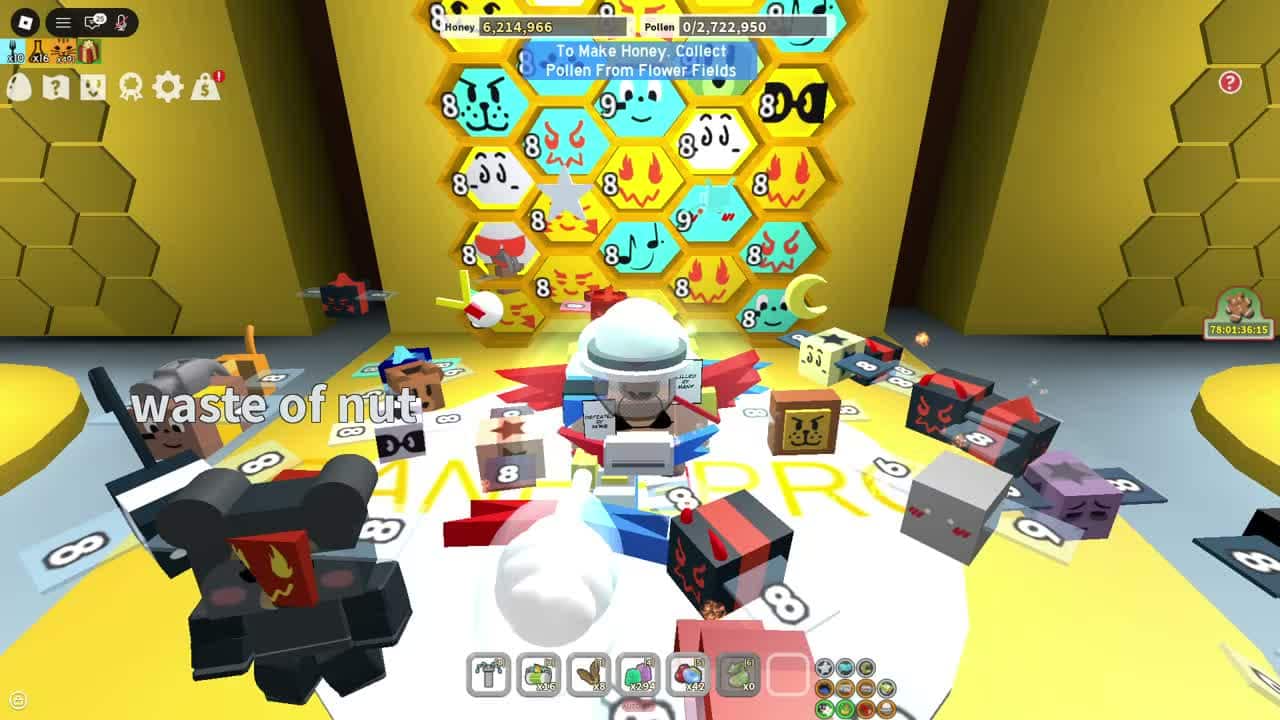View achievements via the ribbon icon

[x=131, y=87]
